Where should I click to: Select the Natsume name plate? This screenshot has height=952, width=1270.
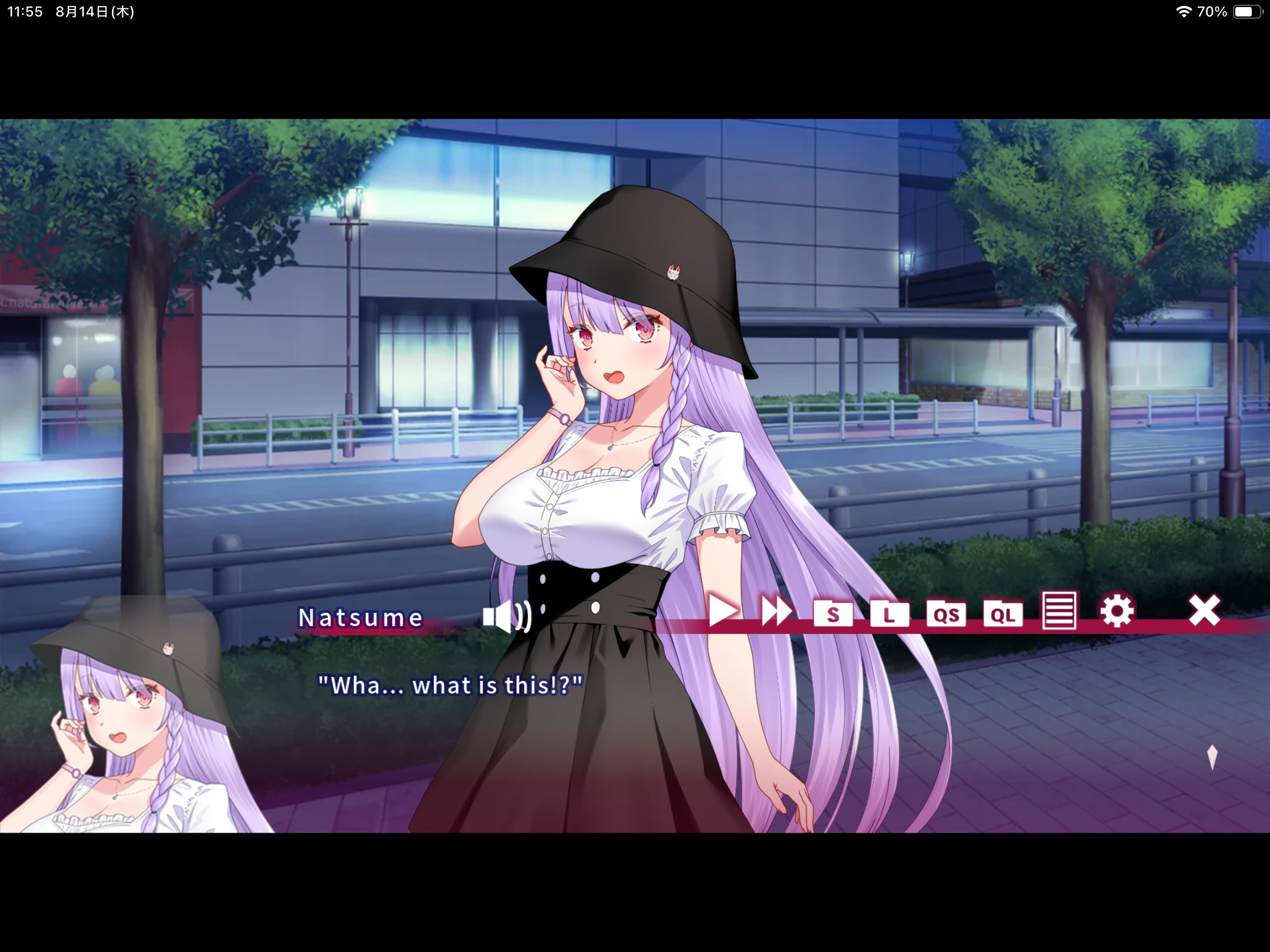(360, 618)
